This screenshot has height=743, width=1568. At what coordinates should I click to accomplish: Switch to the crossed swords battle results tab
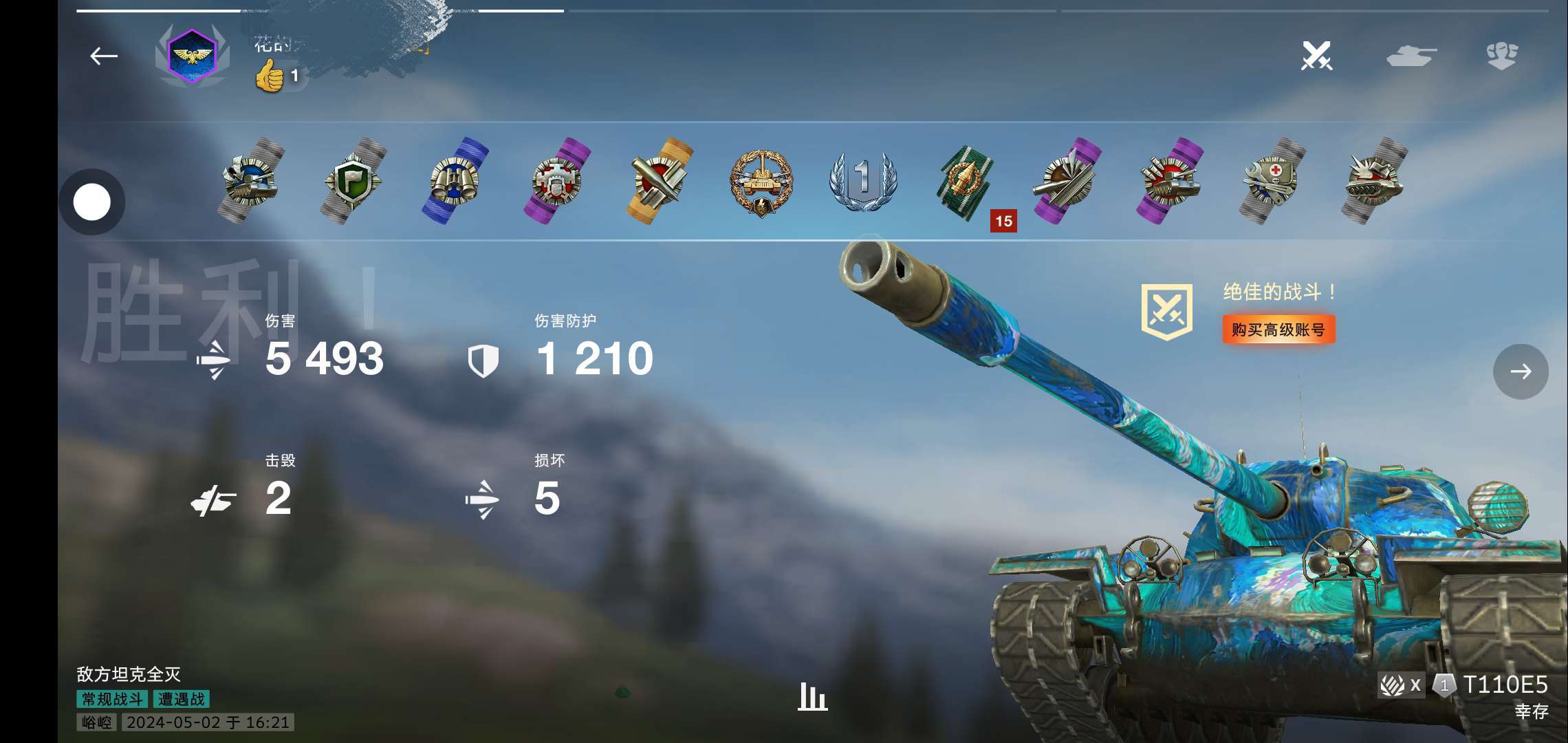pyautogui.click(x=1316, y=56)
